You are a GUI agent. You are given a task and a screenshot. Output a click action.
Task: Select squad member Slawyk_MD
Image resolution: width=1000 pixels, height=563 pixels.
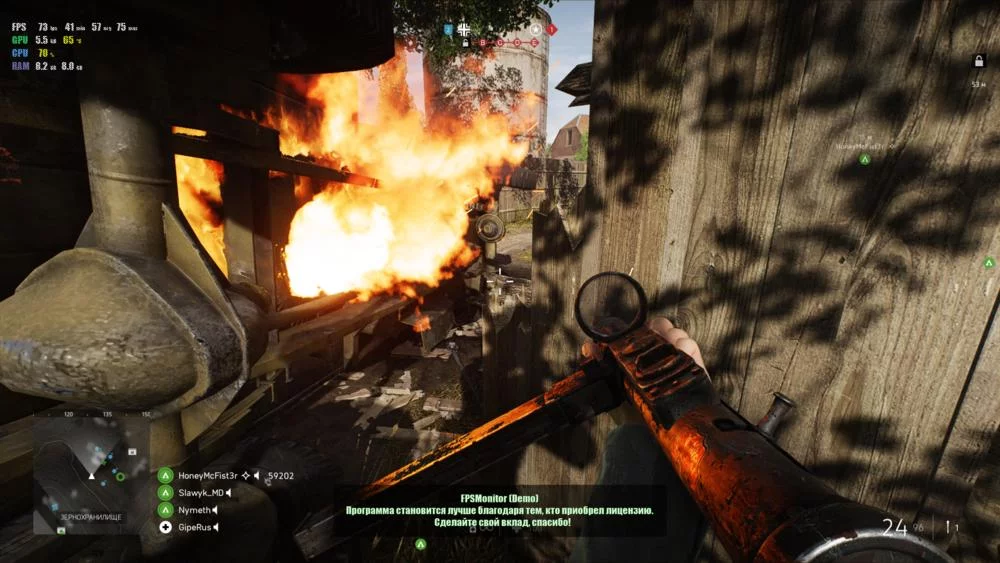pos(200,493)
